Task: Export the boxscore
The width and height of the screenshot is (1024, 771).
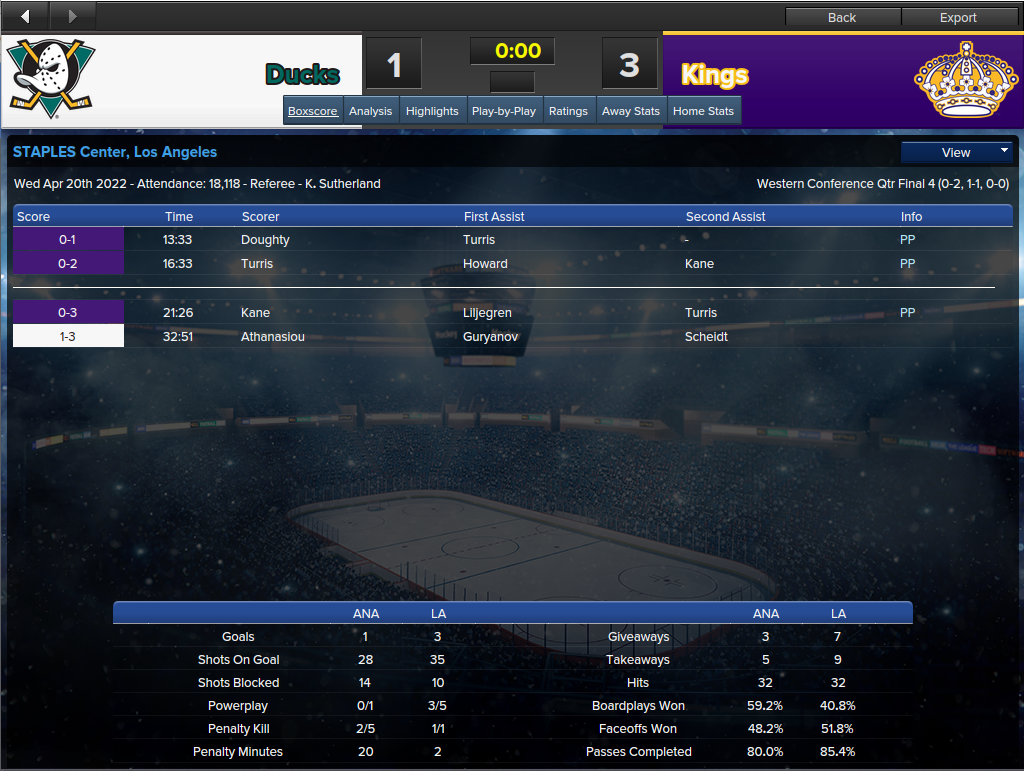Action: [x=958, y=17]
